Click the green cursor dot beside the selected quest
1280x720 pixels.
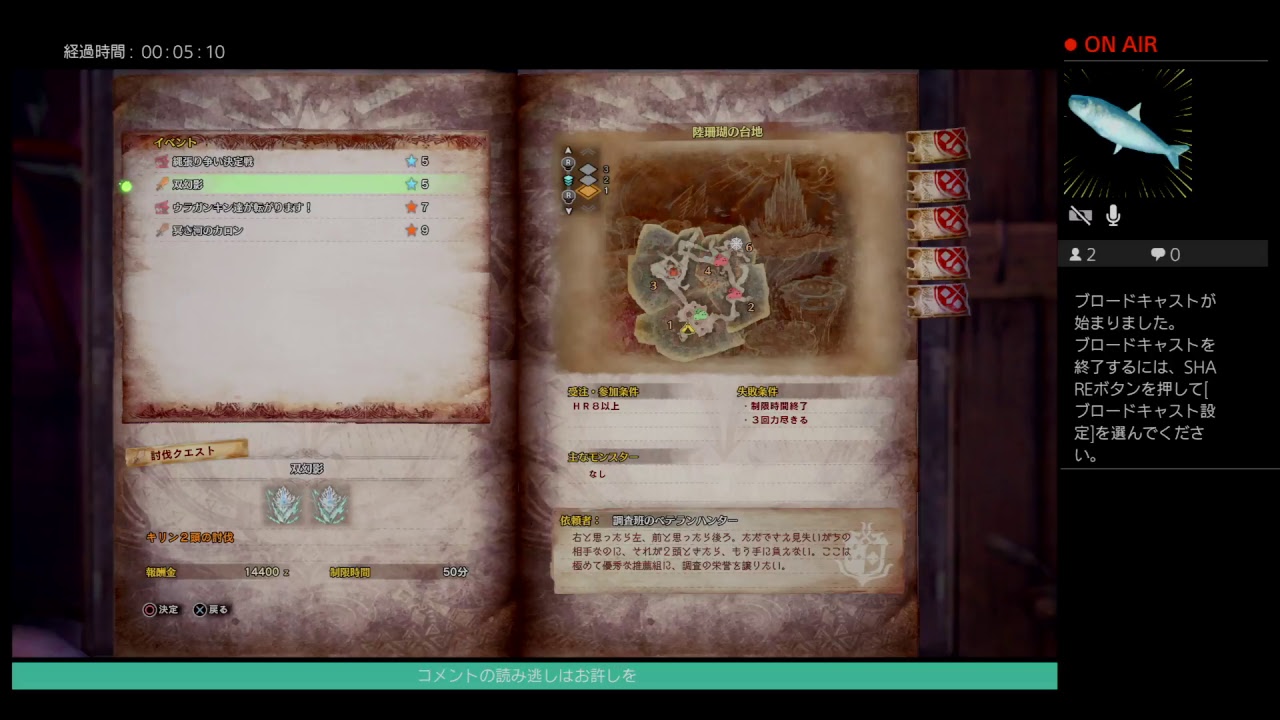(127, 184)
